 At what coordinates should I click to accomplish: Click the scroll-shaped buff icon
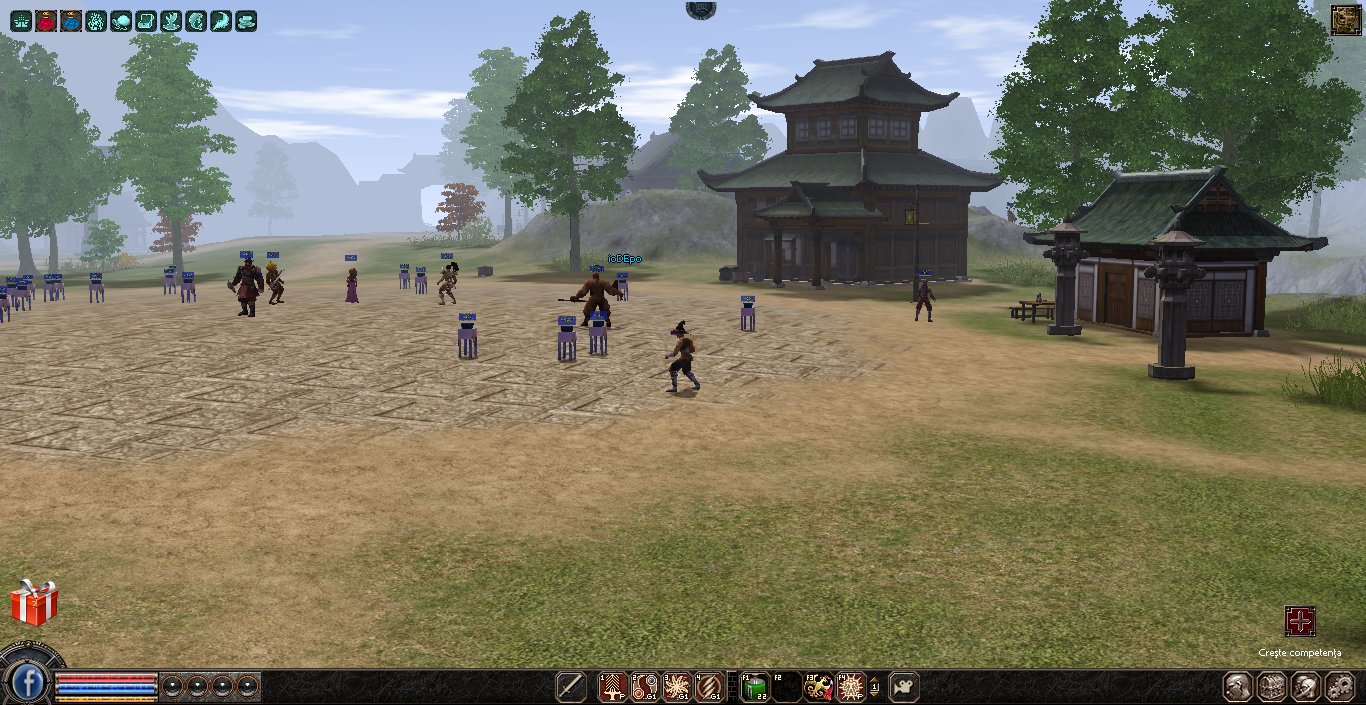(x=146, y=20)
